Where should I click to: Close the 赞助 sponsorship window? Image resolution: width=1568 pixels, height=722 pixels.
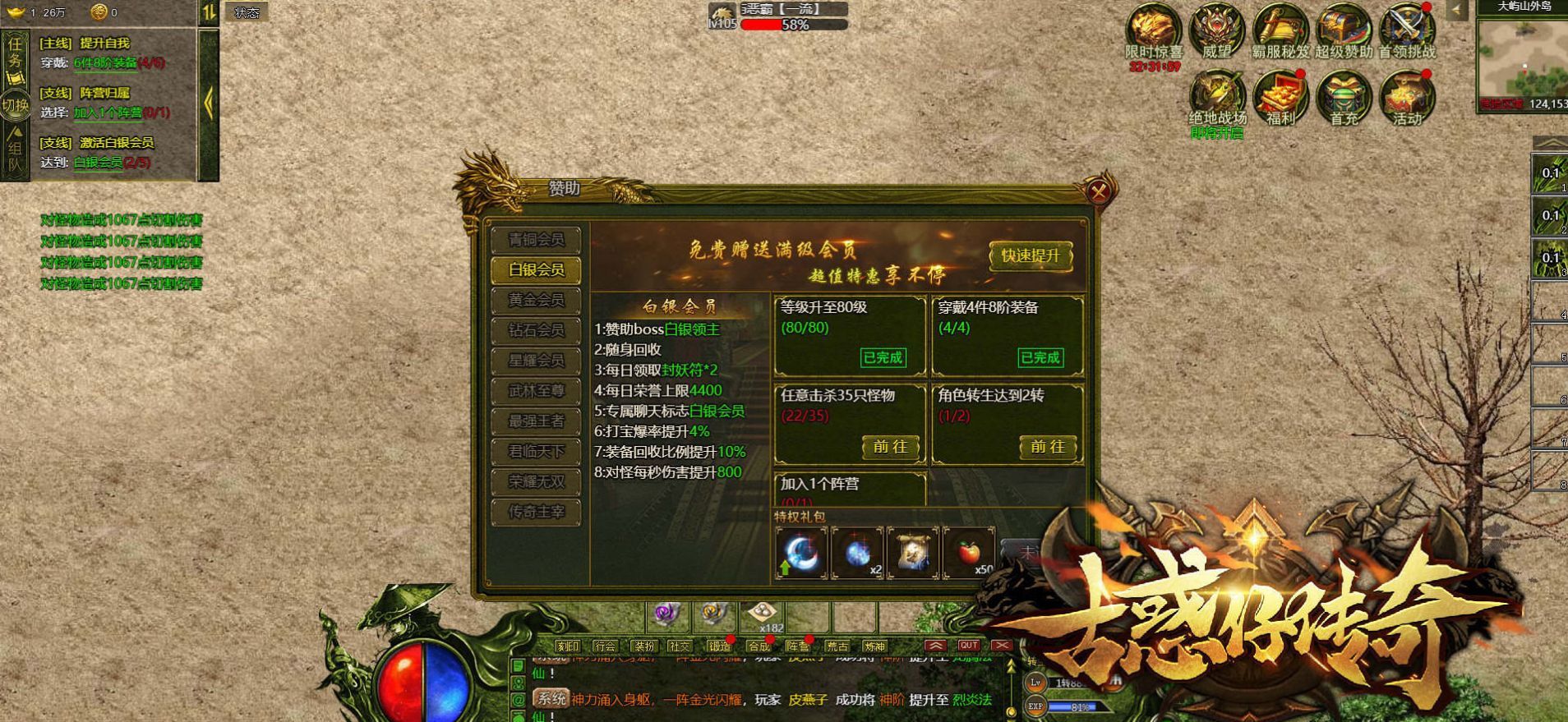[x=1098, y=192]
